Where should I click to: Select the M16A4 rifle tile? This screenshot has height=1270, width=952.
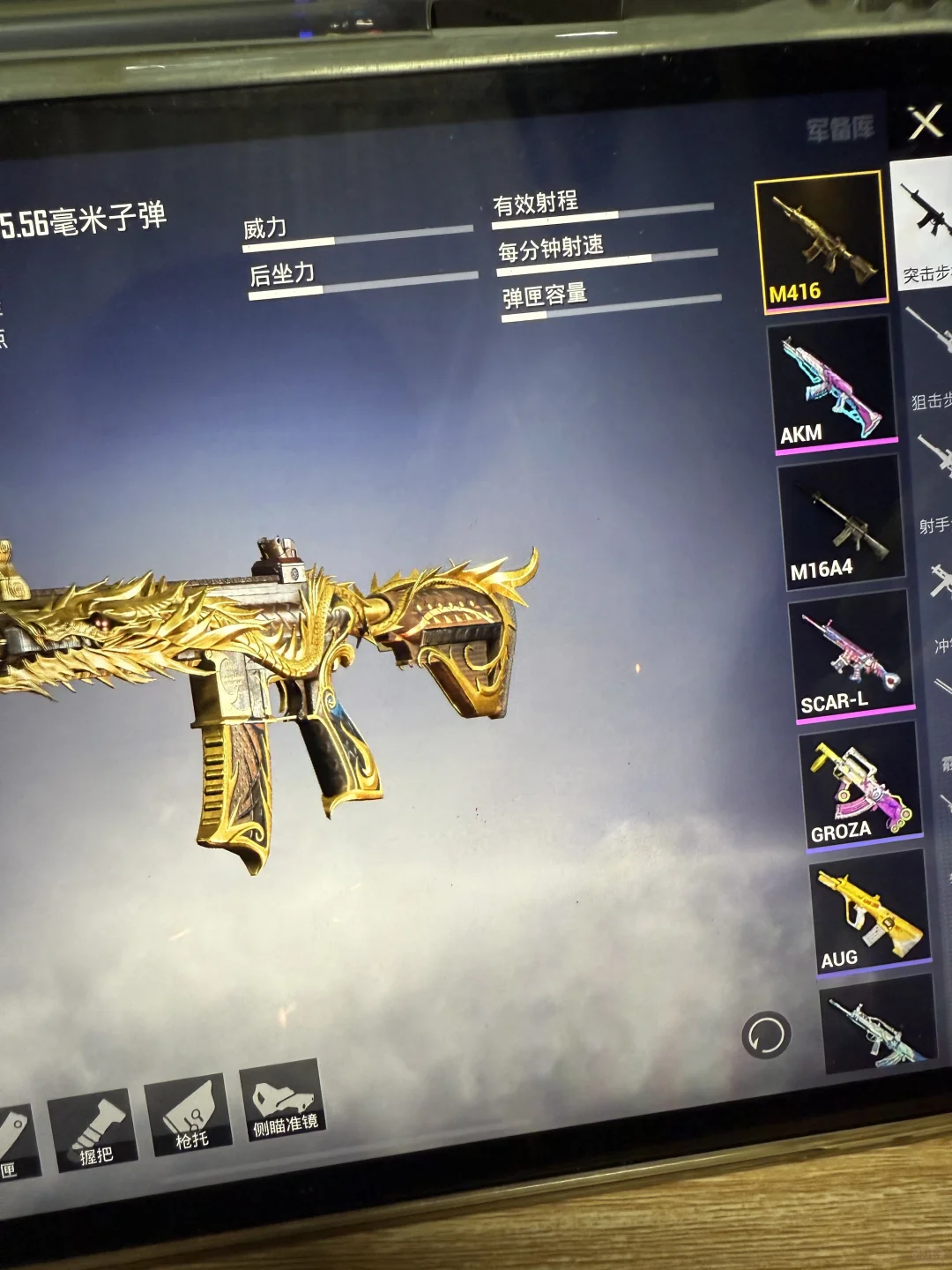click(843, 520)
